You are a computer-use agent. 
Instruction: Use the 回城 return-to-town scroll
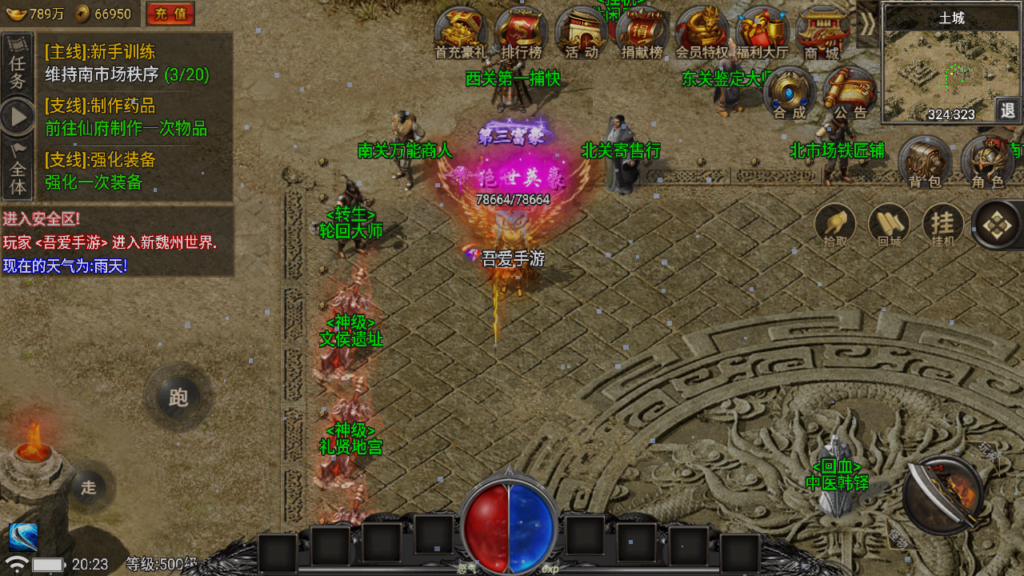coord(889,225)
